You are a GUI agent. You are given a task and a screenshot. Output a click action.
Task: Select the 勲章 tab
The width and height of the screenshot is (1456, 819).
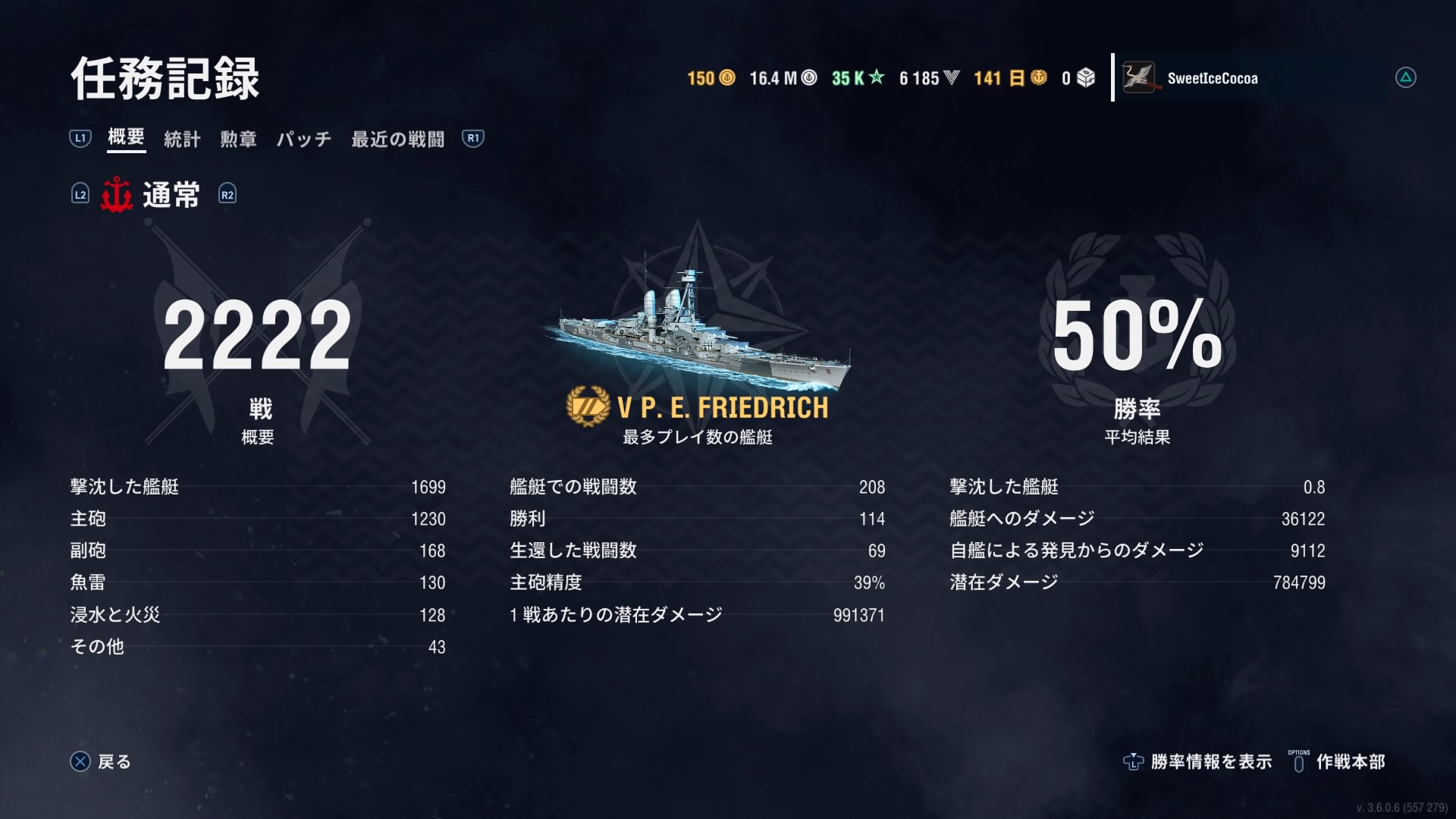(238, 139)
